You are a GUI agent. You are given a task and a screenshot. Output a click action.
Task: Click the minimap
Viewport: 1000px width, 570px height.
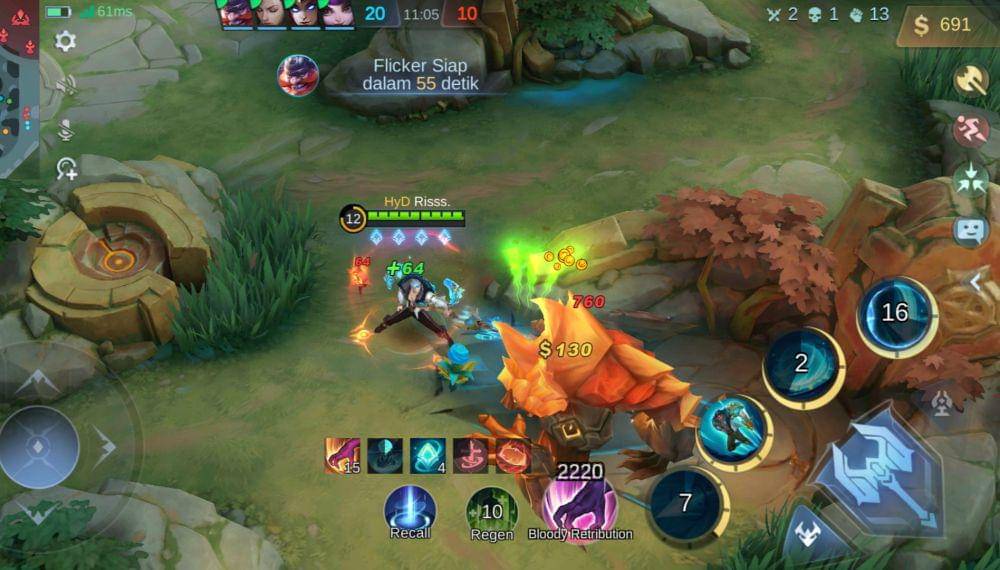19,88
